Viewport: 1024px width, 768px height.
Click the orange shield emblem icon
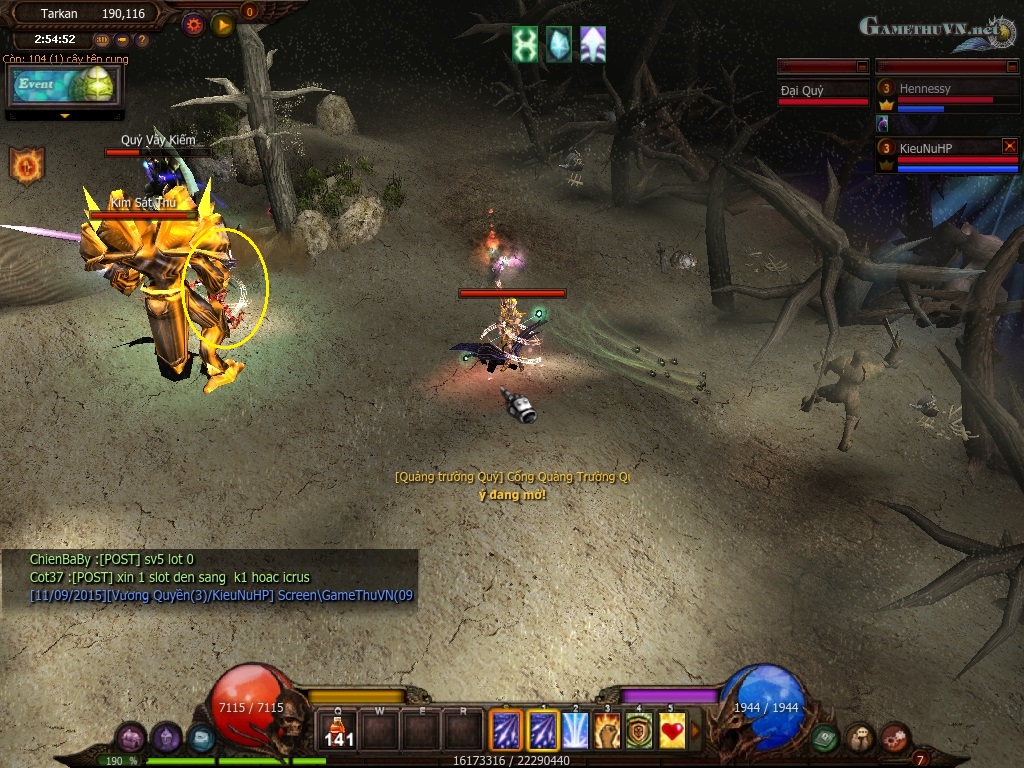pos(27,165)
